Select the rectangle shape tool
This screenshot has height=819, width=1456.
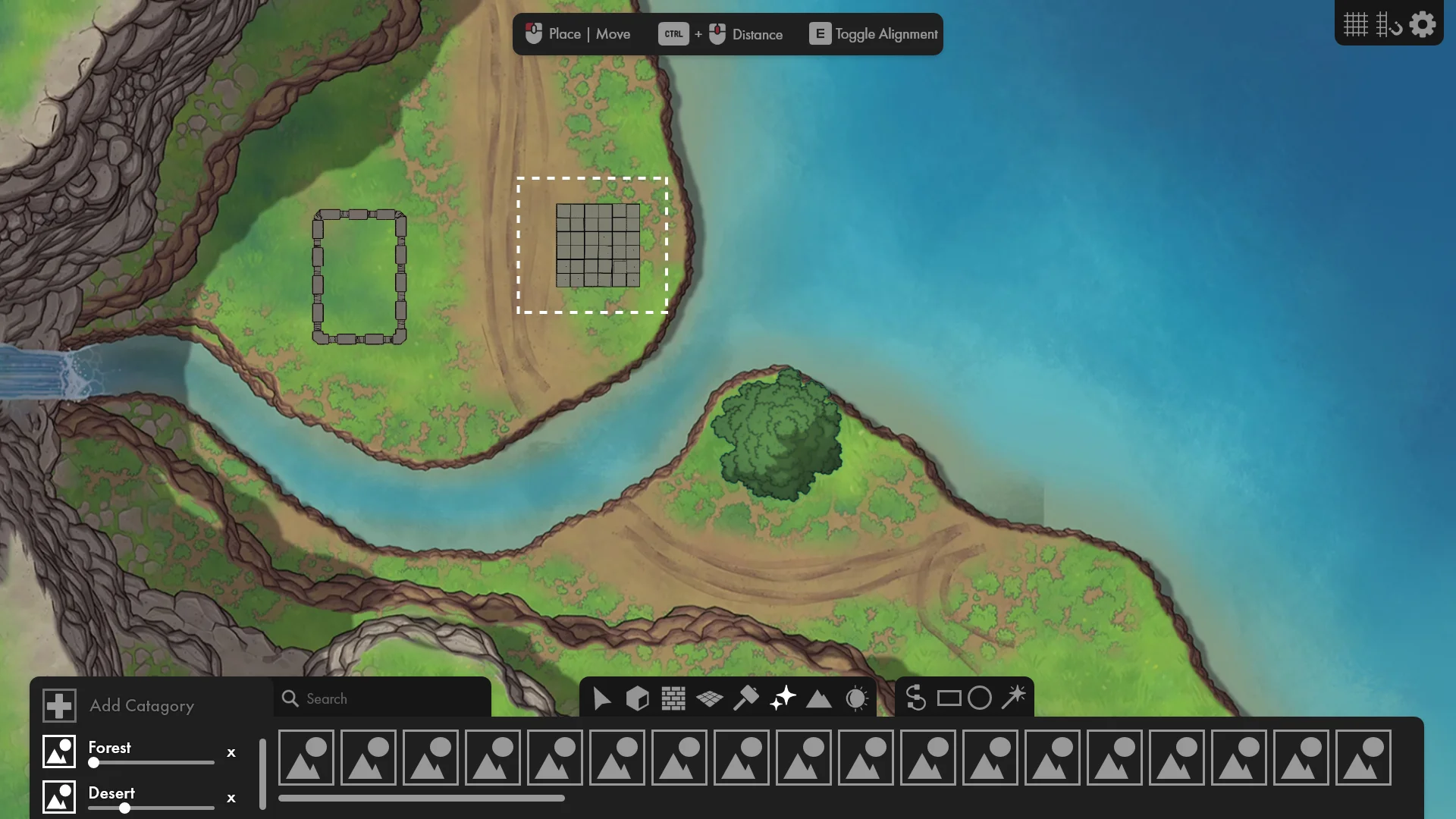pyautogui.click(x=948, y=698)
